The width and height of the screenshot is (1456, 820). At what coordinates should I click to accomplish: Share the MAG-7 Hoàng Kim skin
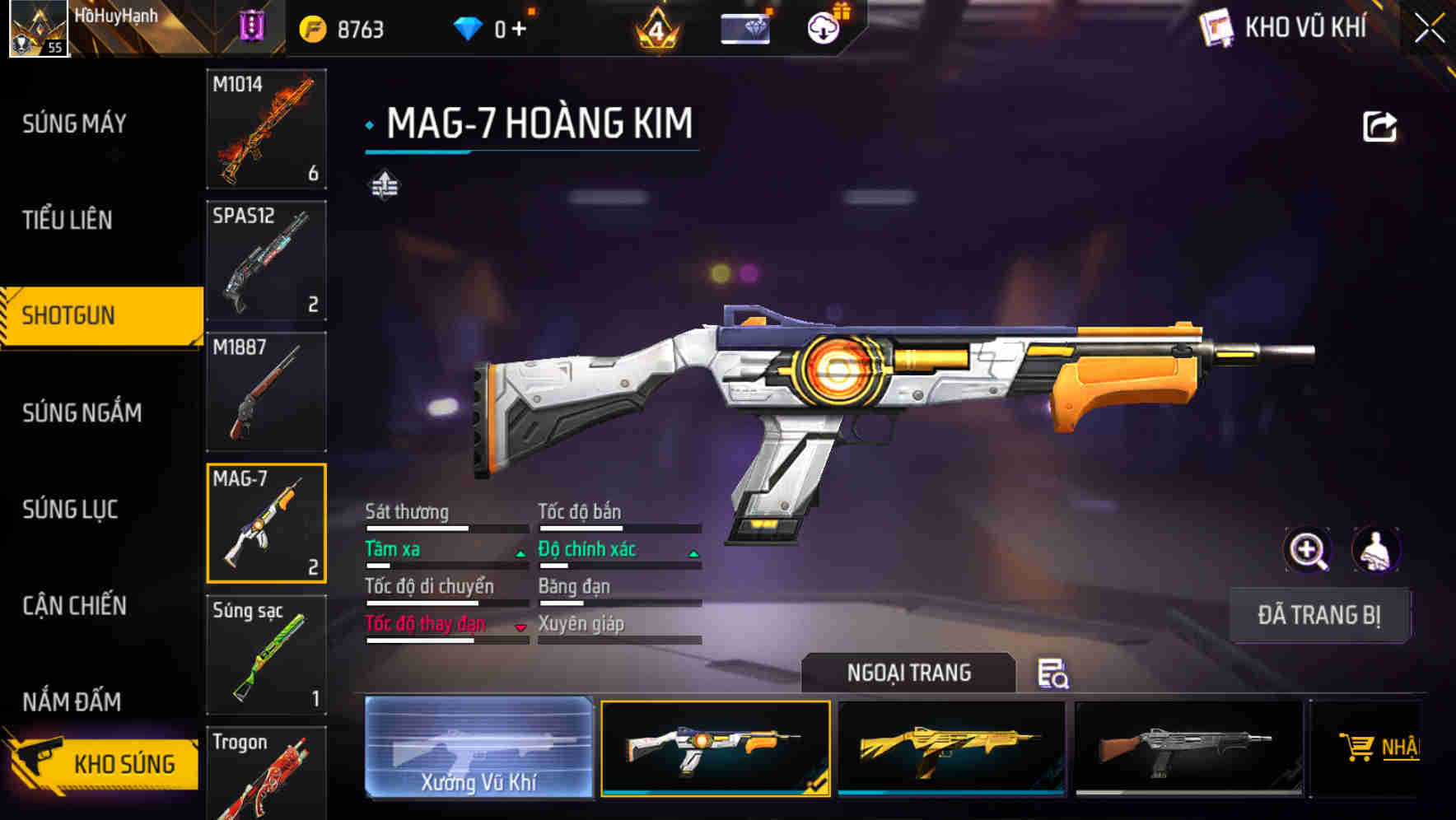click(1379, 127)
